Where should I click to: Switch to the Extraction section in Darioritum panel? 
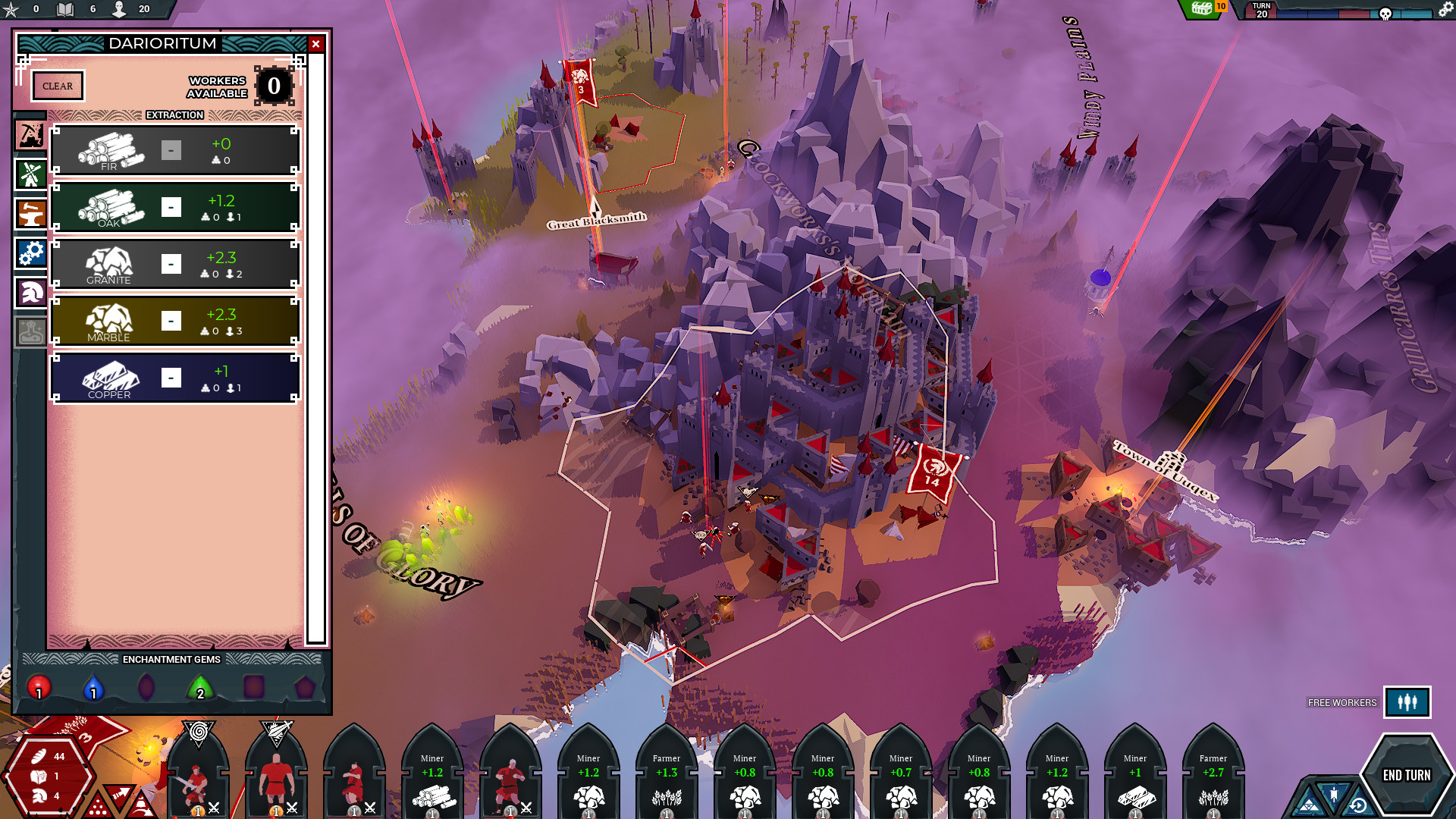tap(174, 115)
